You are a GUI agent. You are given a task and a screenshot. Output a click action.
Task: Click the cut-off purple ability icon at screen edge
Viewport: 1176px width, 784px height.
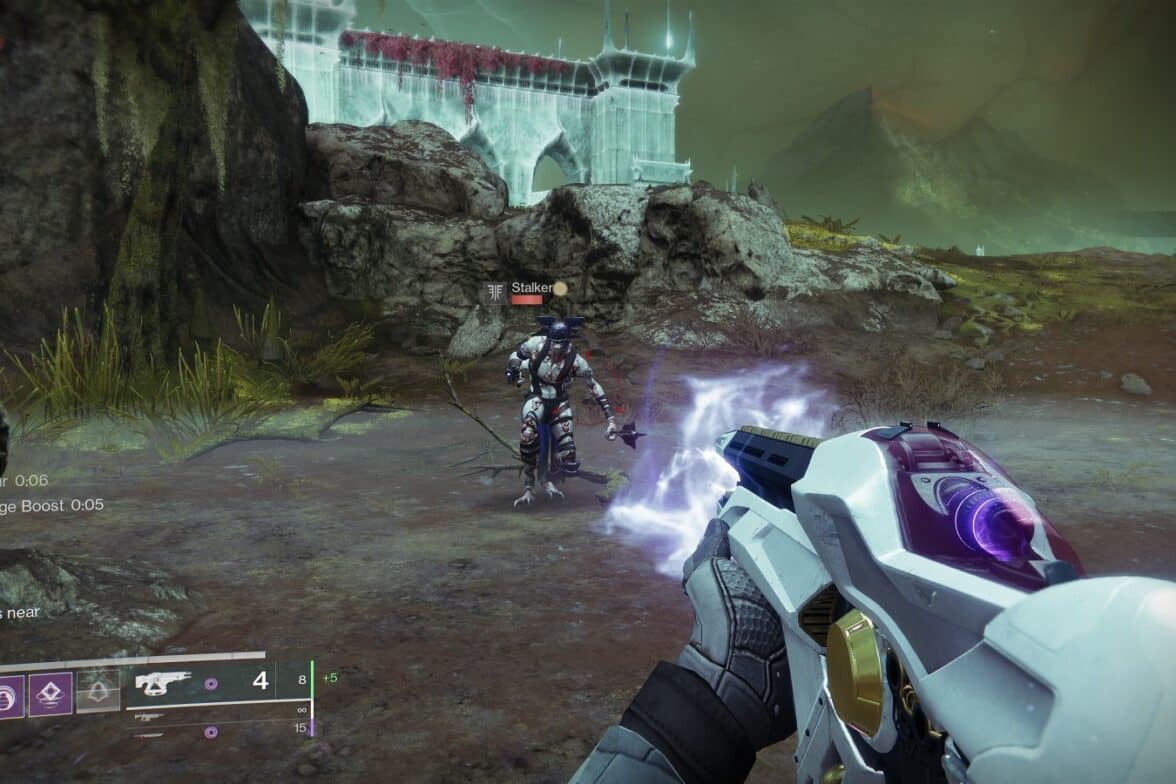pos(8,693)
